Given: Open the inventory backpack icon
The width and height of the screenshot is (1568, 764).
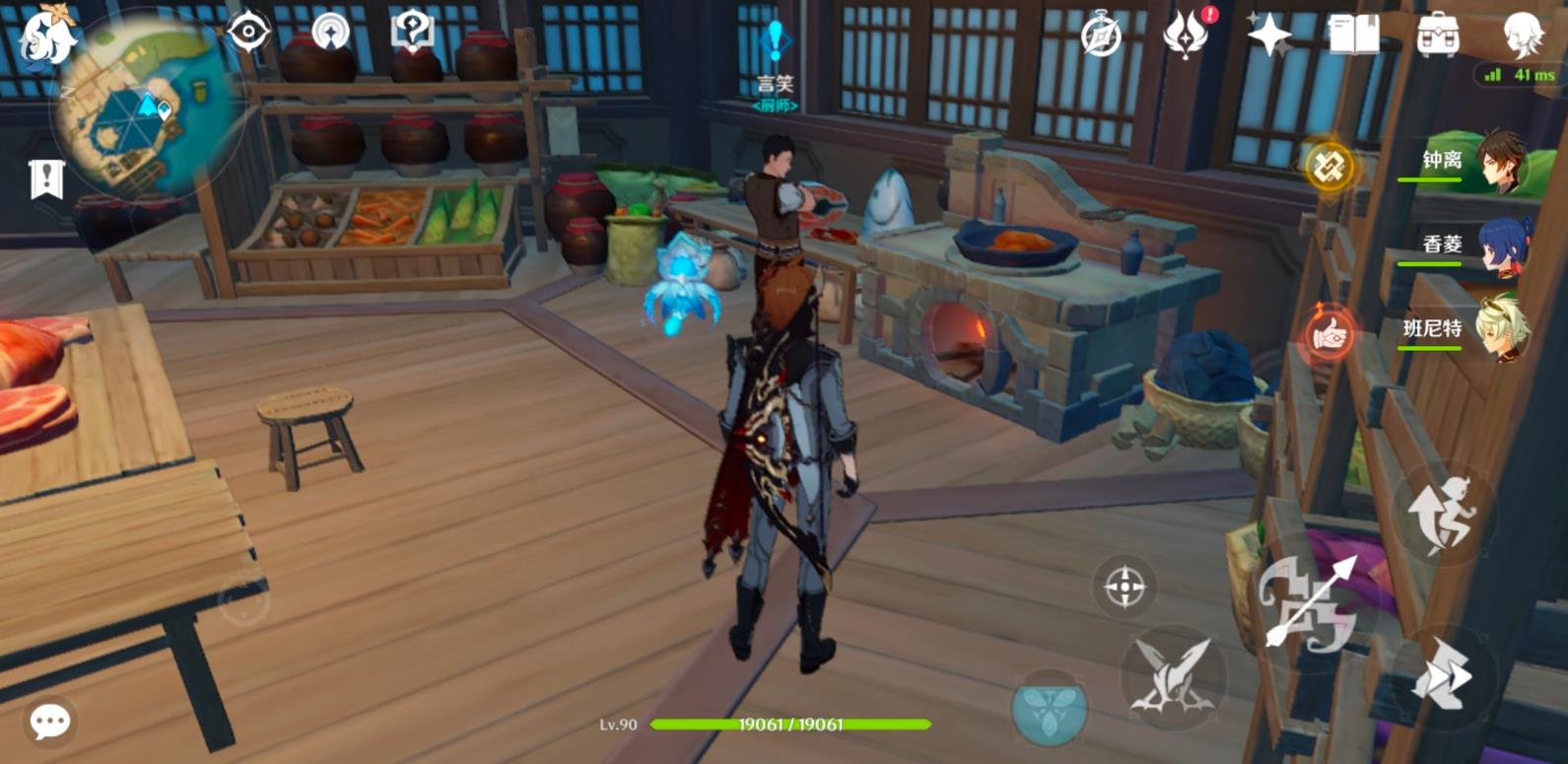Looking at the screenshot, I should coord(1438,35).
